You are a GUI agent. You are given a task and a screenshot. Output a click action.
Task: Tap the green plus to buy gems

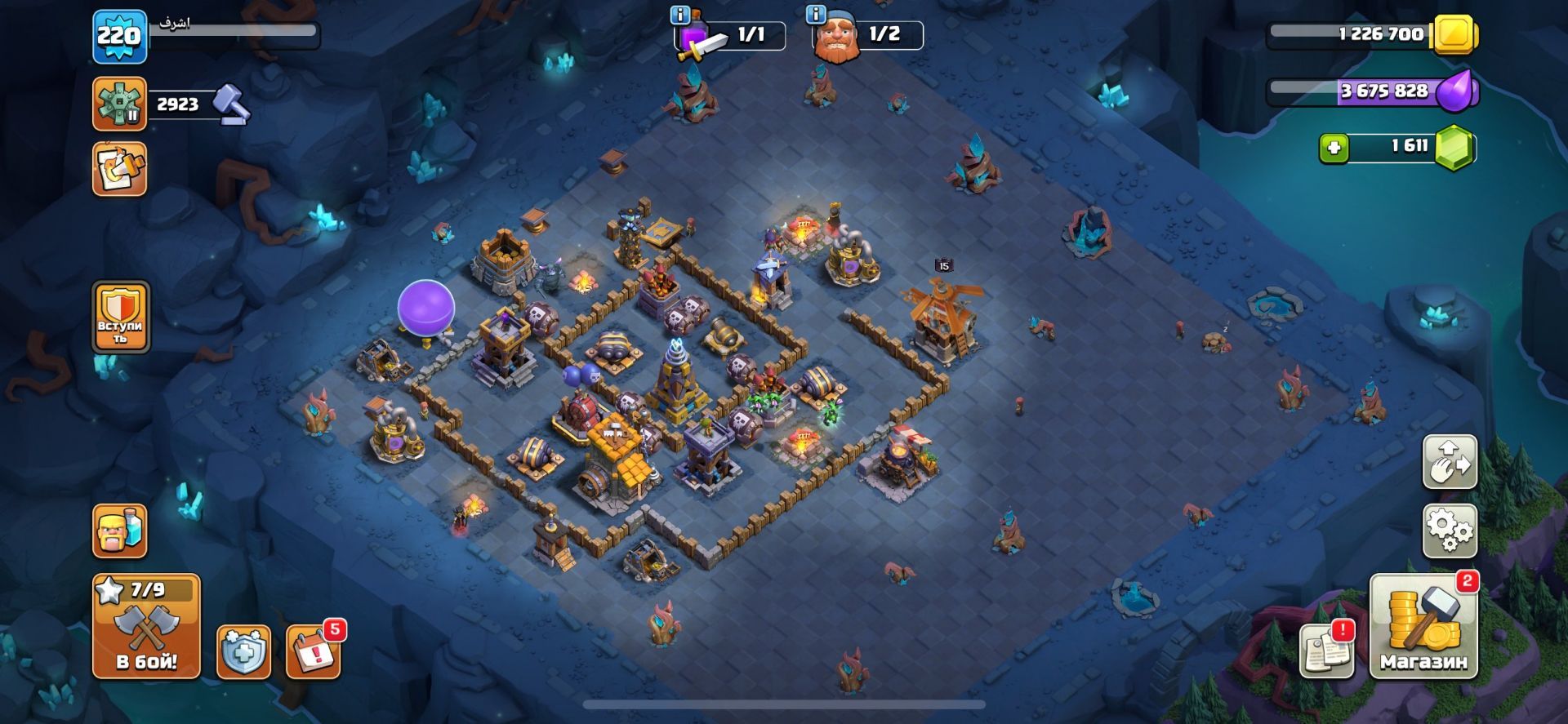pos(1334,149)
